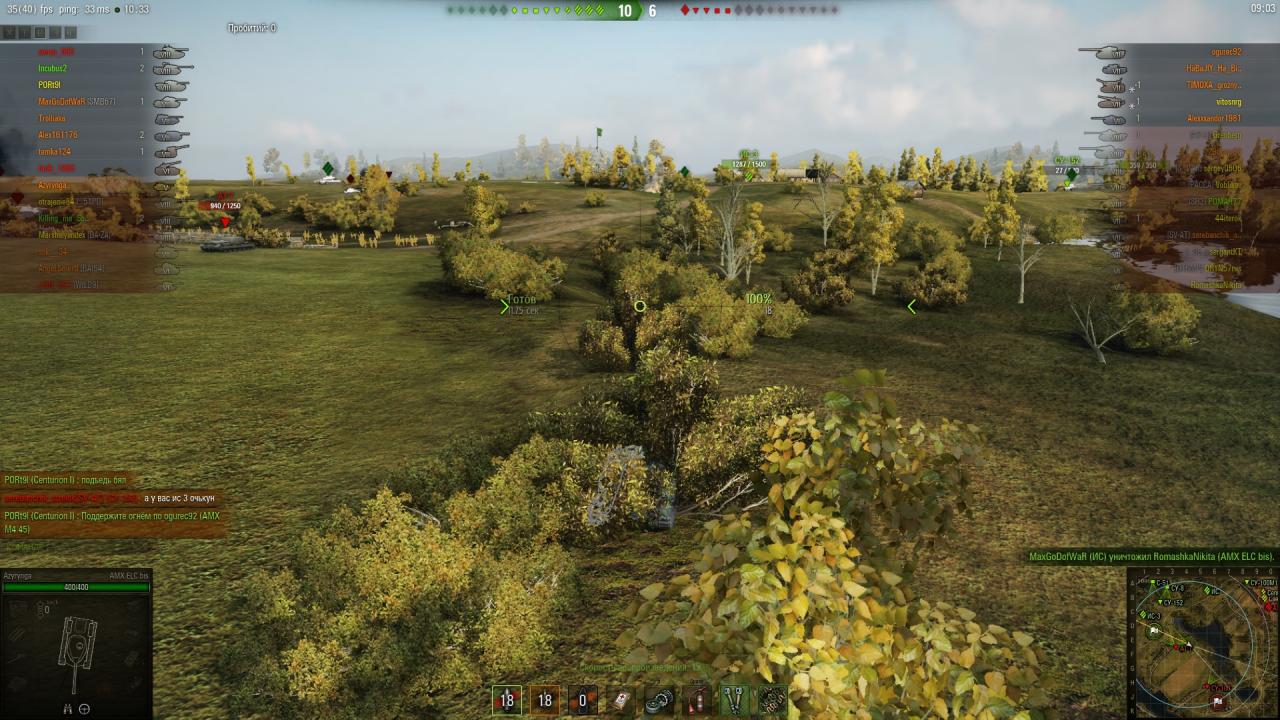Viewport: 1280px width, 720px height.
Task: Choose enemy player ogurec92 in the roster
Action: (x=1225, y=52)
